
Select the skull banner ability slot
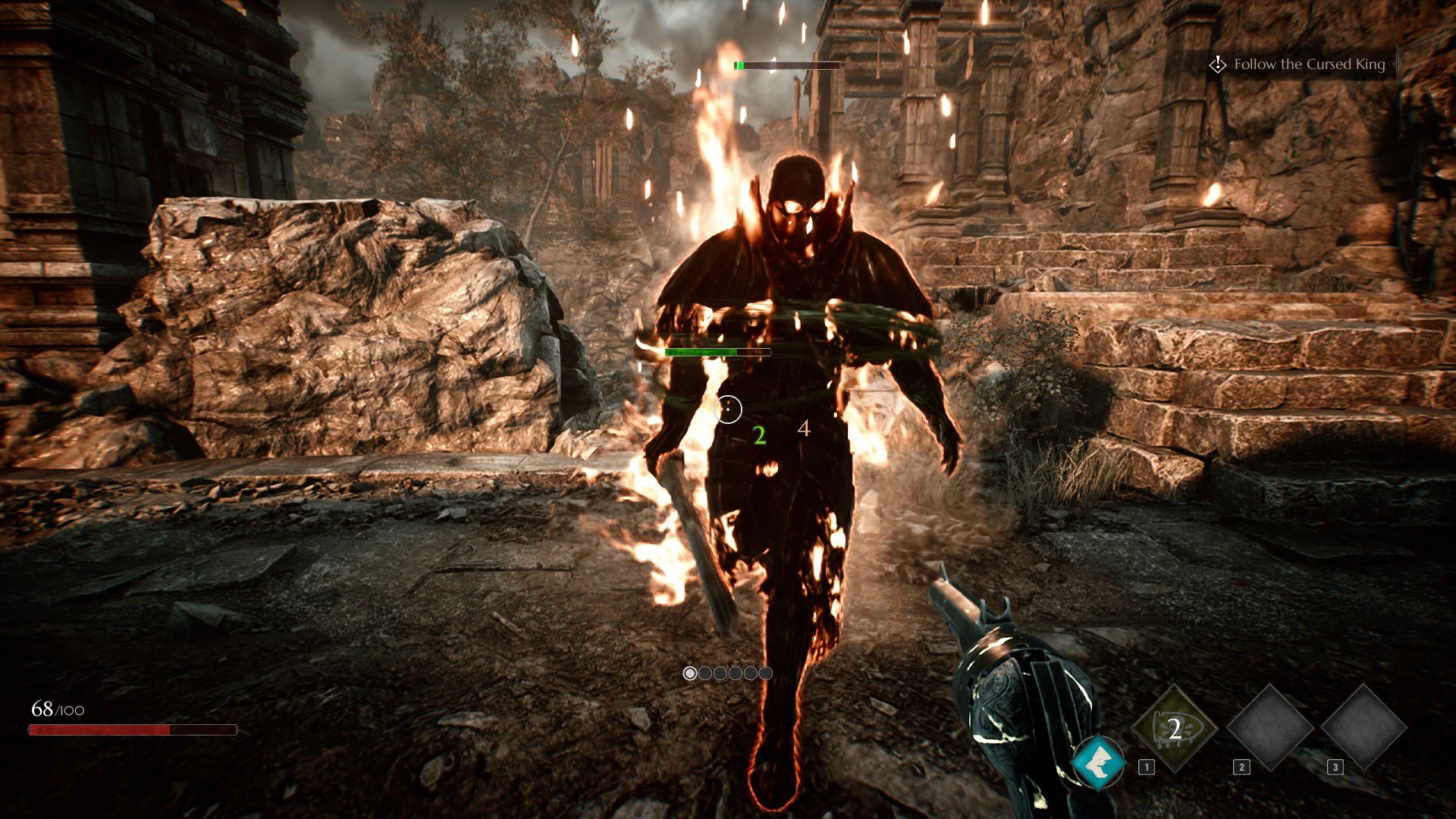pos(1174,729)
